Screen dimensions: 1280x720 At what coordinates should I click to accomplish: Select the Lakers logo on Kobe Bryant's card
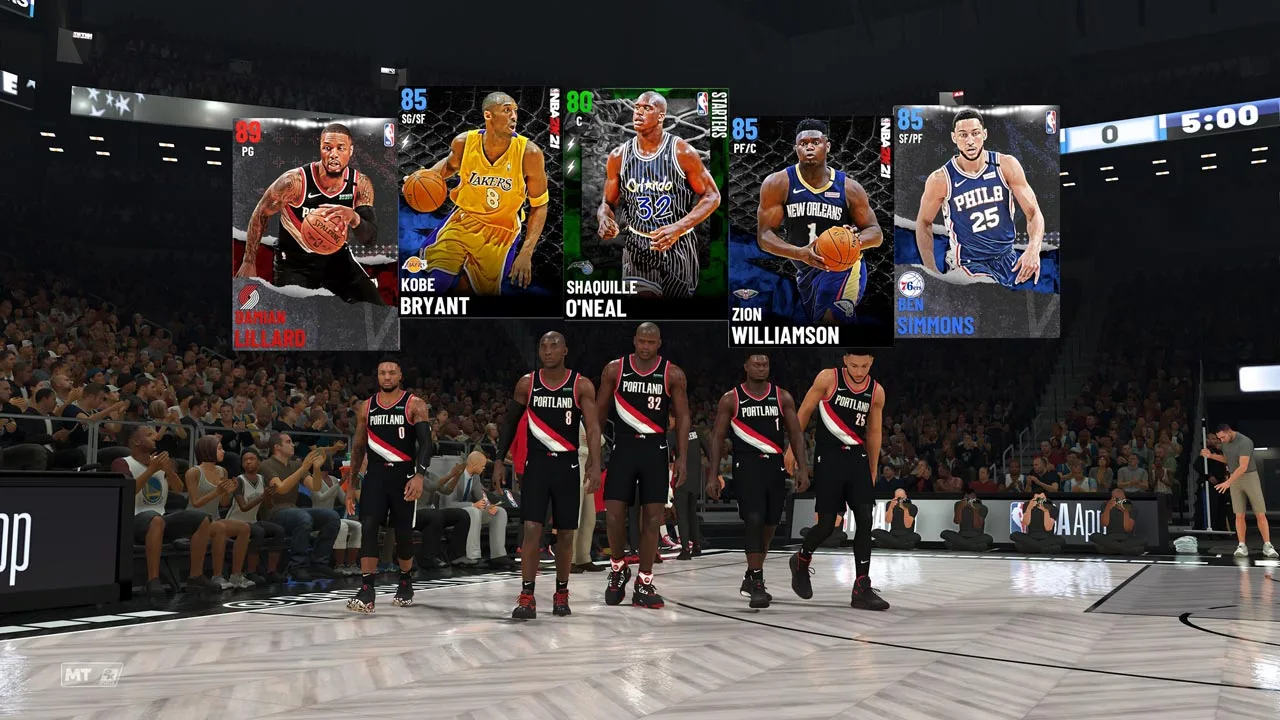pos(414,264)
